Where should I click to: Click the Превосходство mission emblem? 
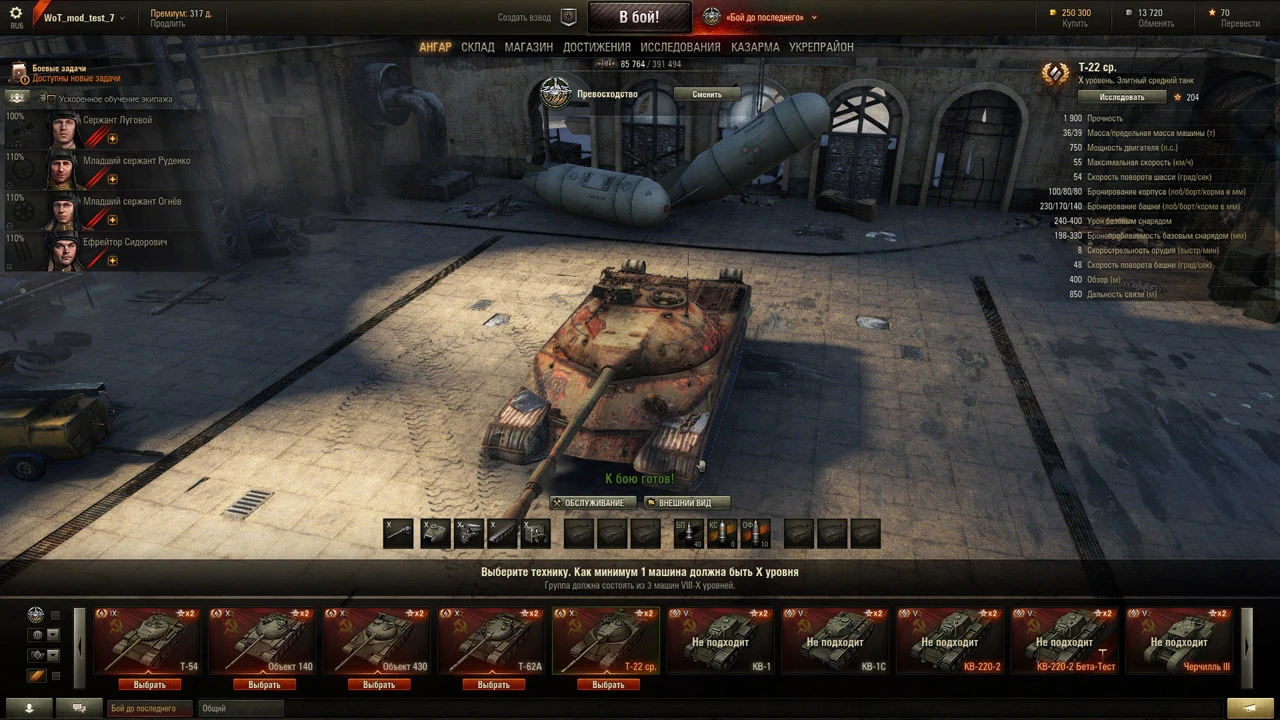point(556,93)
